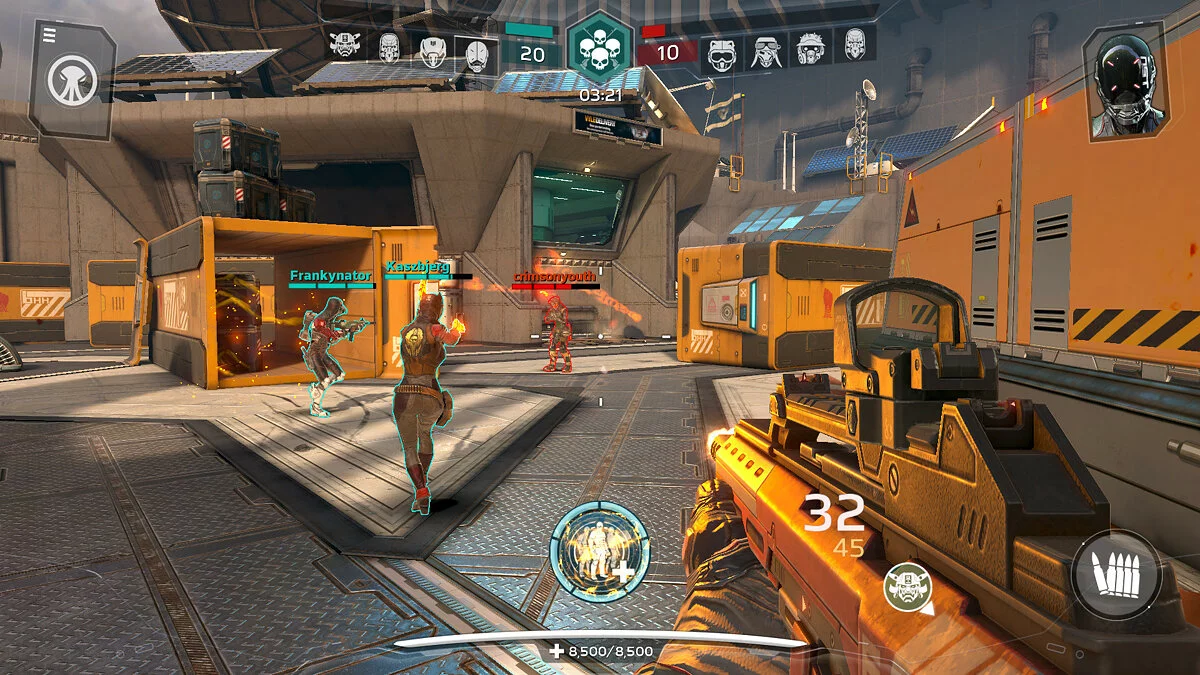Click the center team-deathmatch skulls emblem

pos(599,48)
